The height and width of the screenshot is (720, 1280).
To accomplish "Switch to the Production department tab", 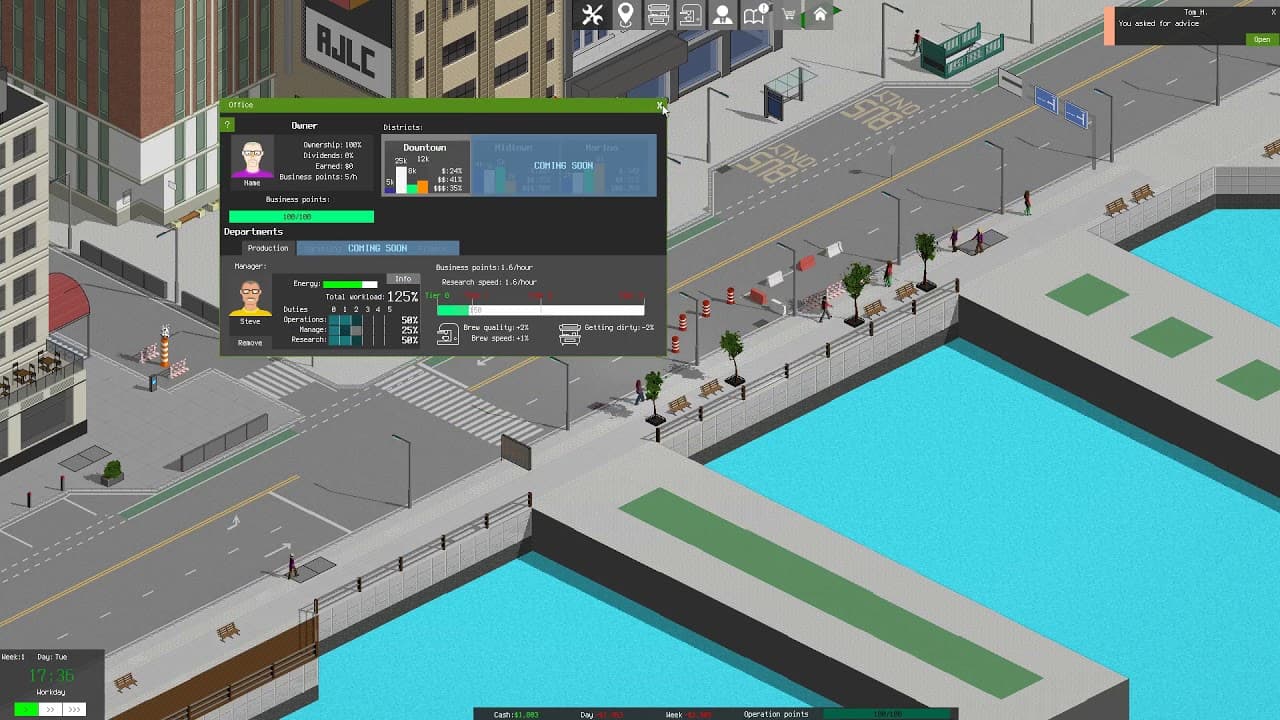I will pyautogui.click(x=266, y=248).
